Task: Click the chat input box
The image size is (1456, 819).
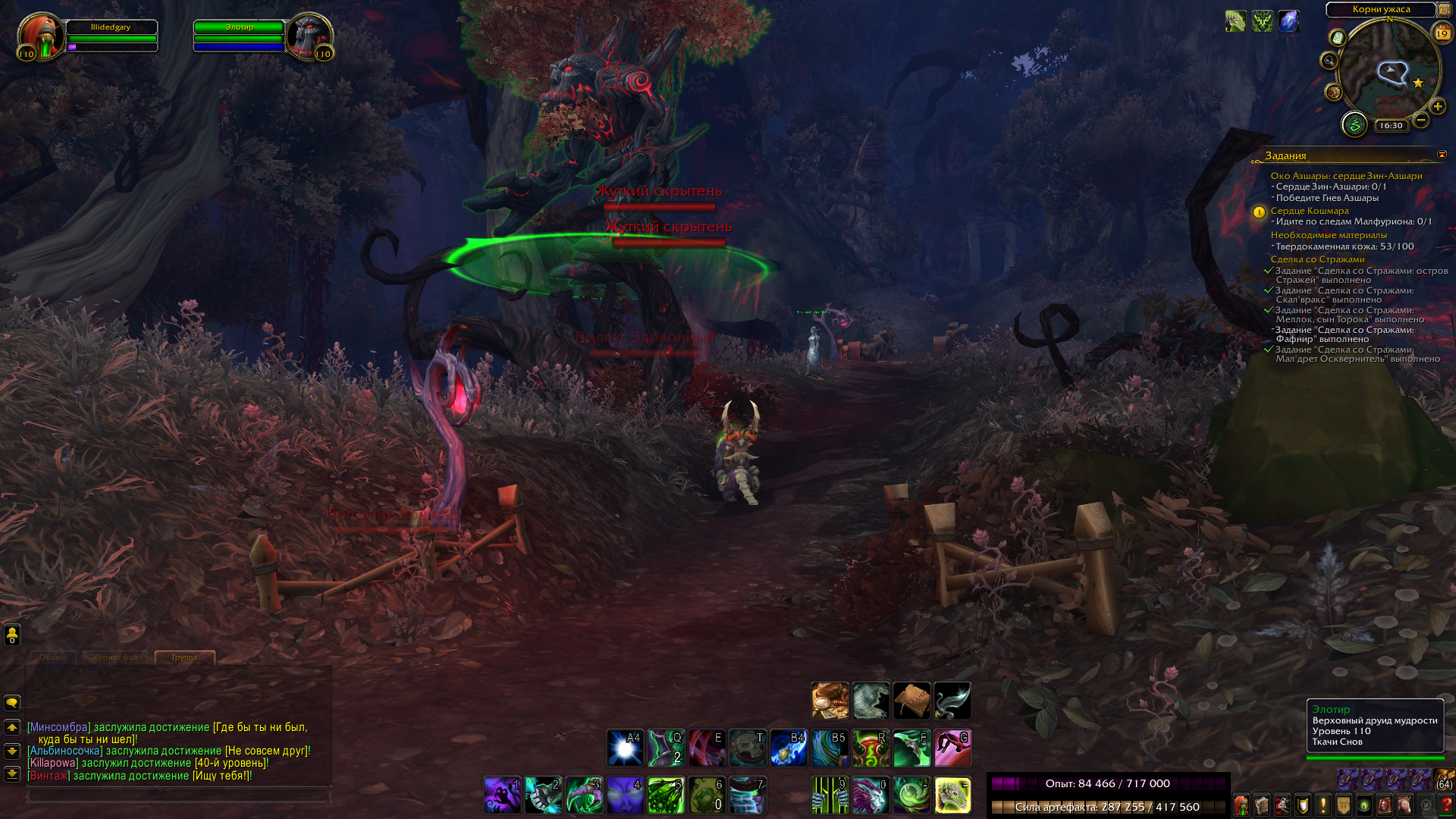Action: [178, 795]
